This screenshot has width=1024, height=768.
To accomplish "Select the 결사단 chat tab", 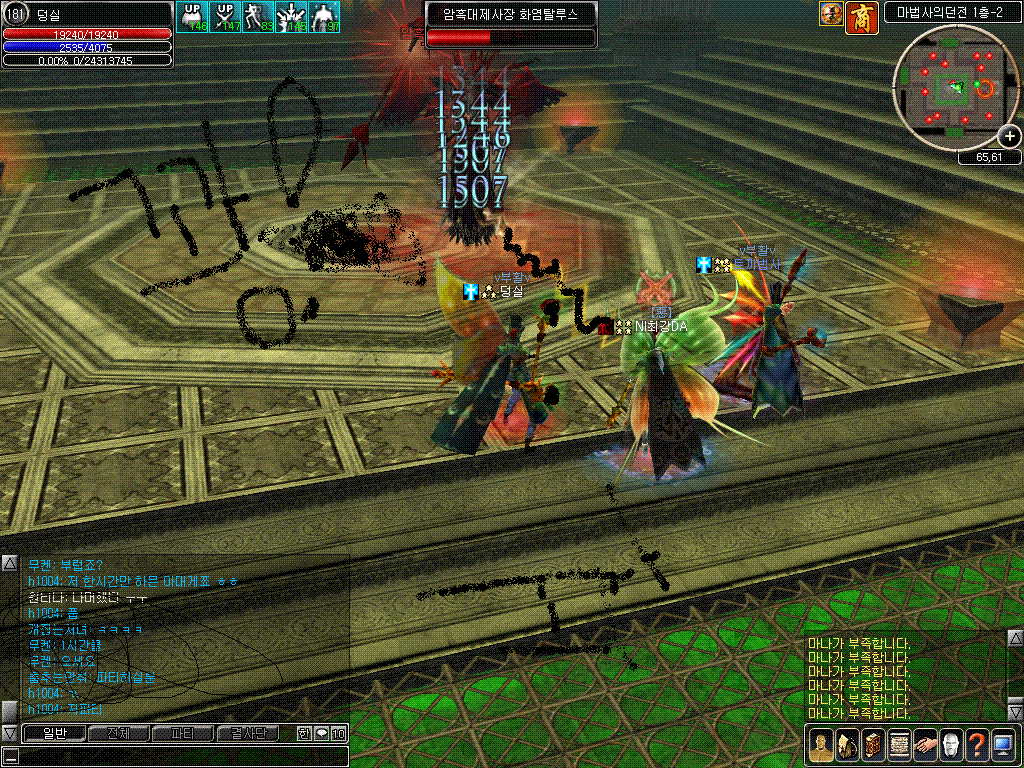I will point(248,733).
